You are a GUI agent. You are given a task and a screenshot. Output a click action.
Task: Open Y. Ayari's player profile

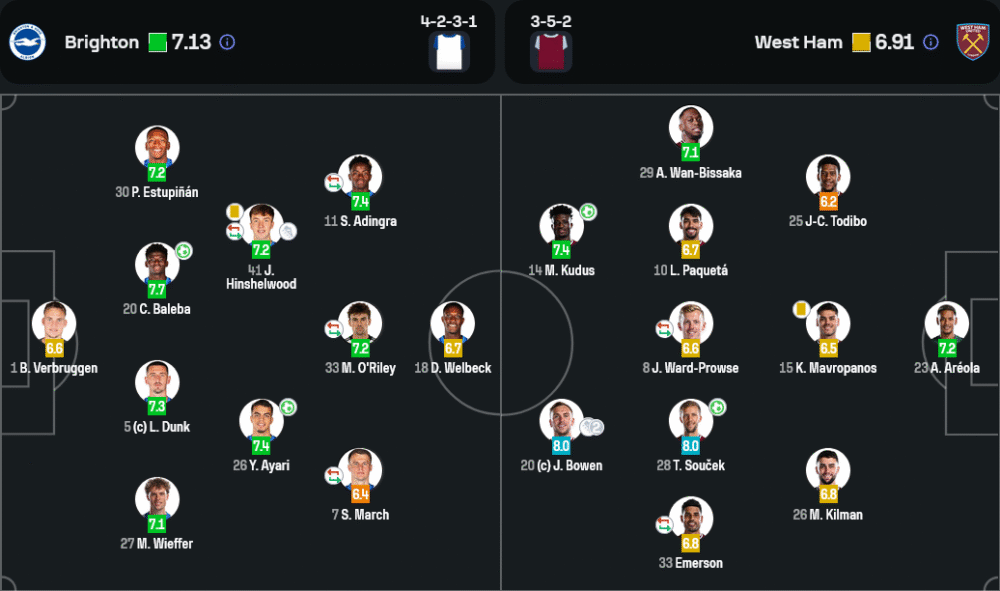pyautogui.click(x=261, y=421)
